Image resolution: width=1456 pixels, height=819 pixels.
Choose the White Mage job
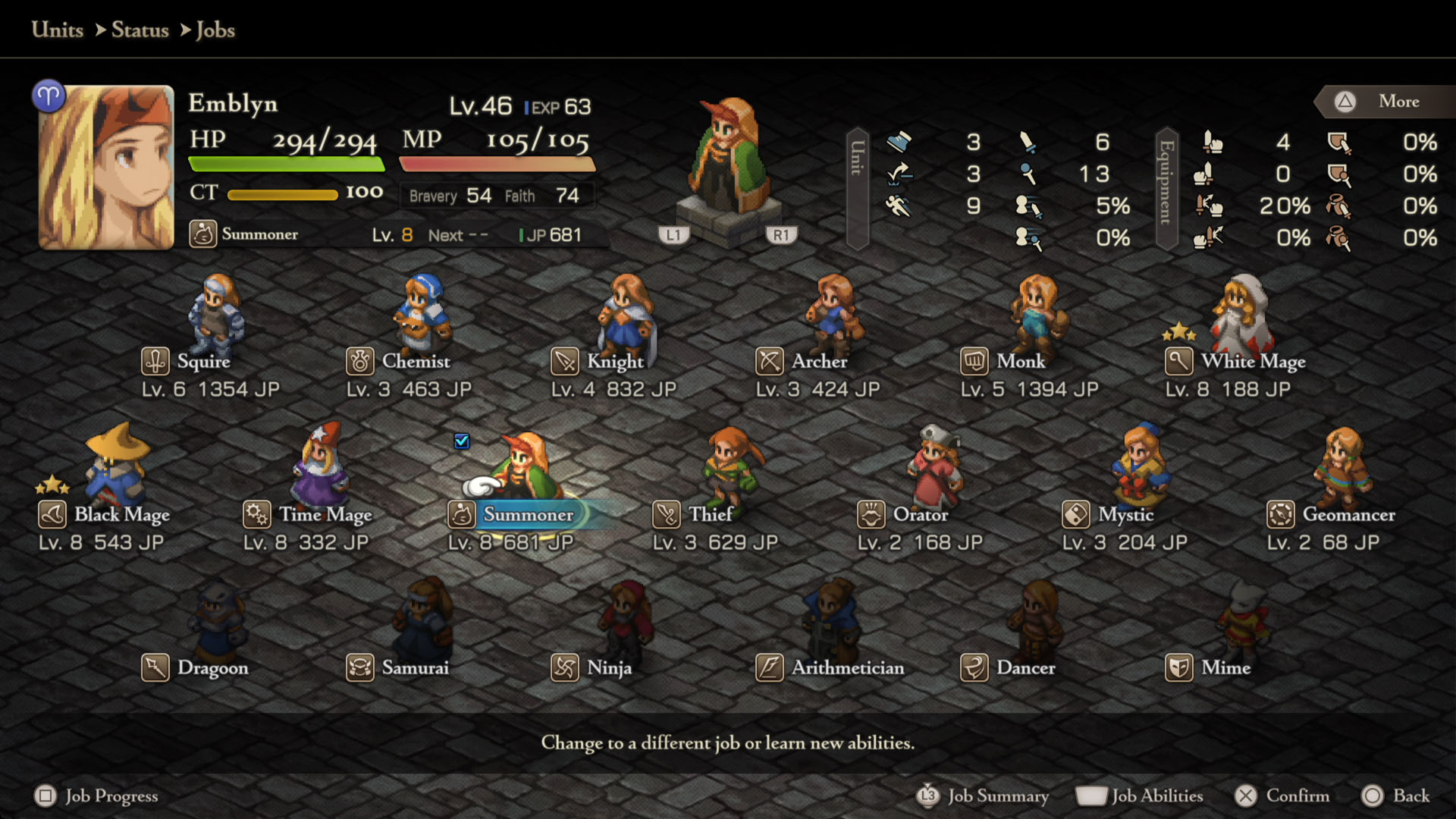click(x=1253, y=361)
